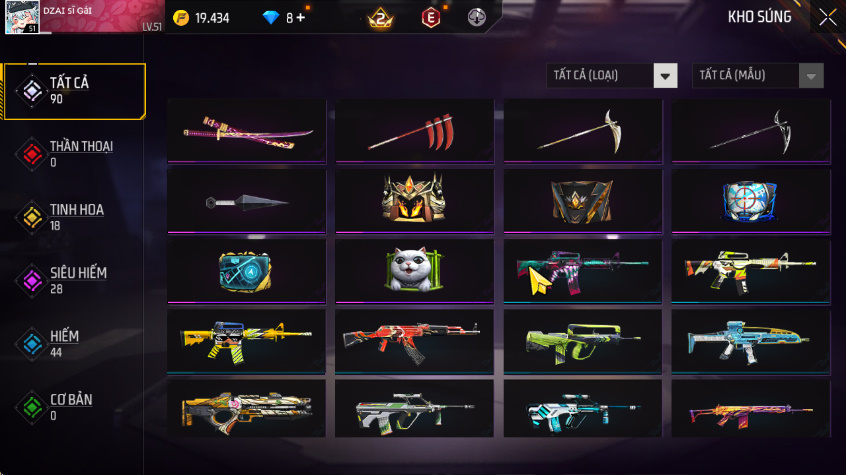Select the pink katana skin tile
Image resolution: width=846 pixels, height=475 pixels.
(x=248, y=131)
